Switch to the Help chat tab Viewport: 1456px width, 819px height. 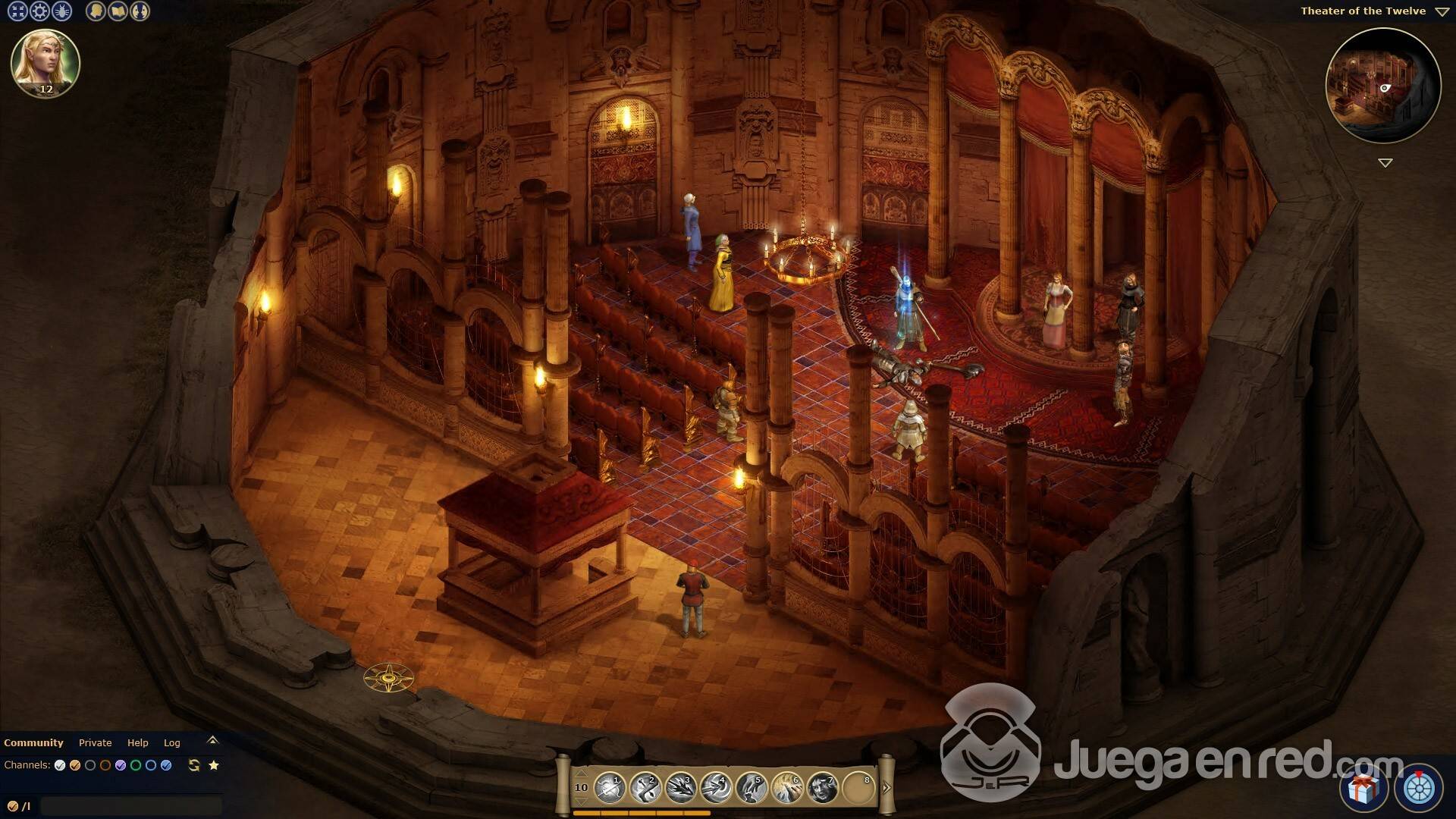coord(137,743)
